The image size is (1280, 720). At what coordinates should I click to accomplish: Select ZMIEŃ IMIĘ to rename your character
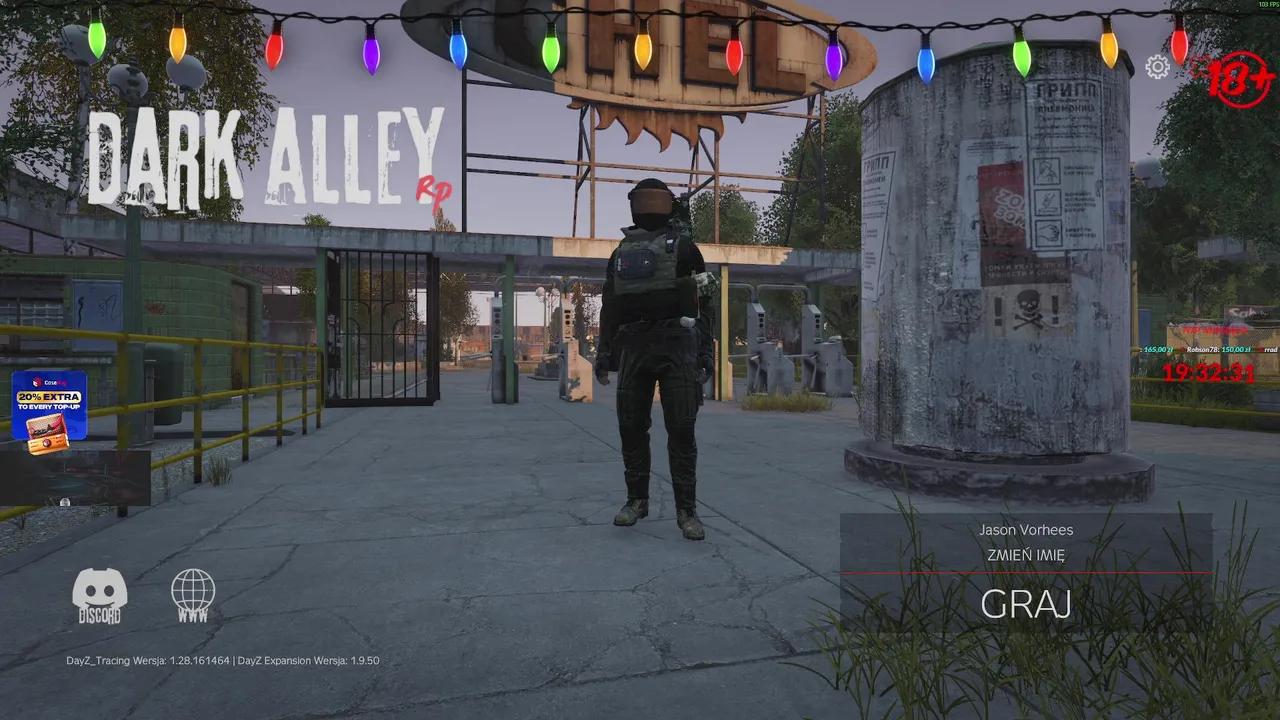click(1026, 552)
